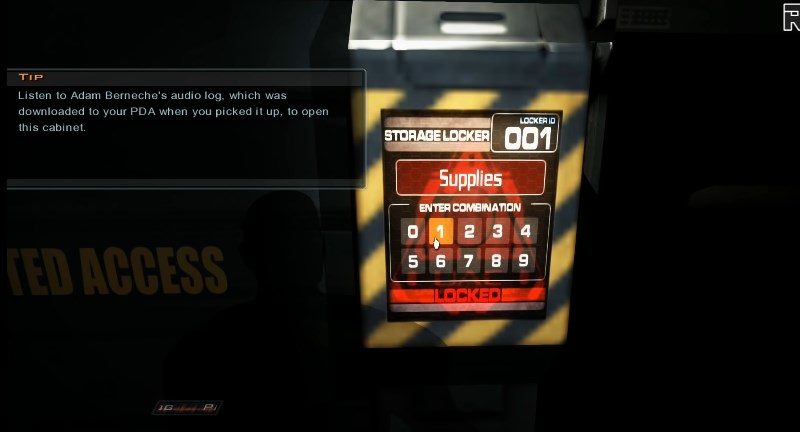The height and width of the screenshot is (432, 800).
Task: Tap the highlighted 1 key
Action: click(441, 232)
